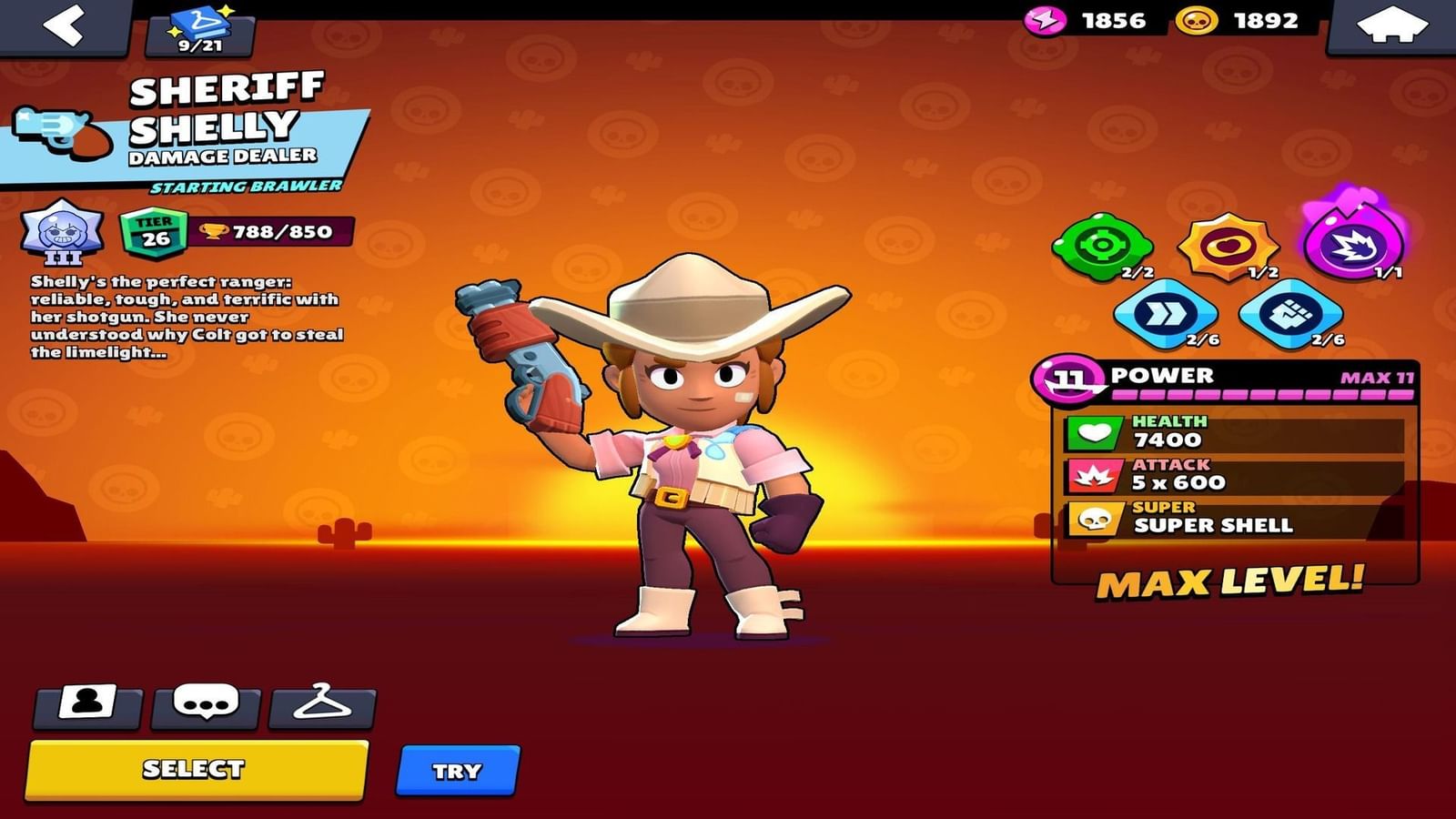Open the player profile icon
1456x819 pixels.
coord(86,705)
